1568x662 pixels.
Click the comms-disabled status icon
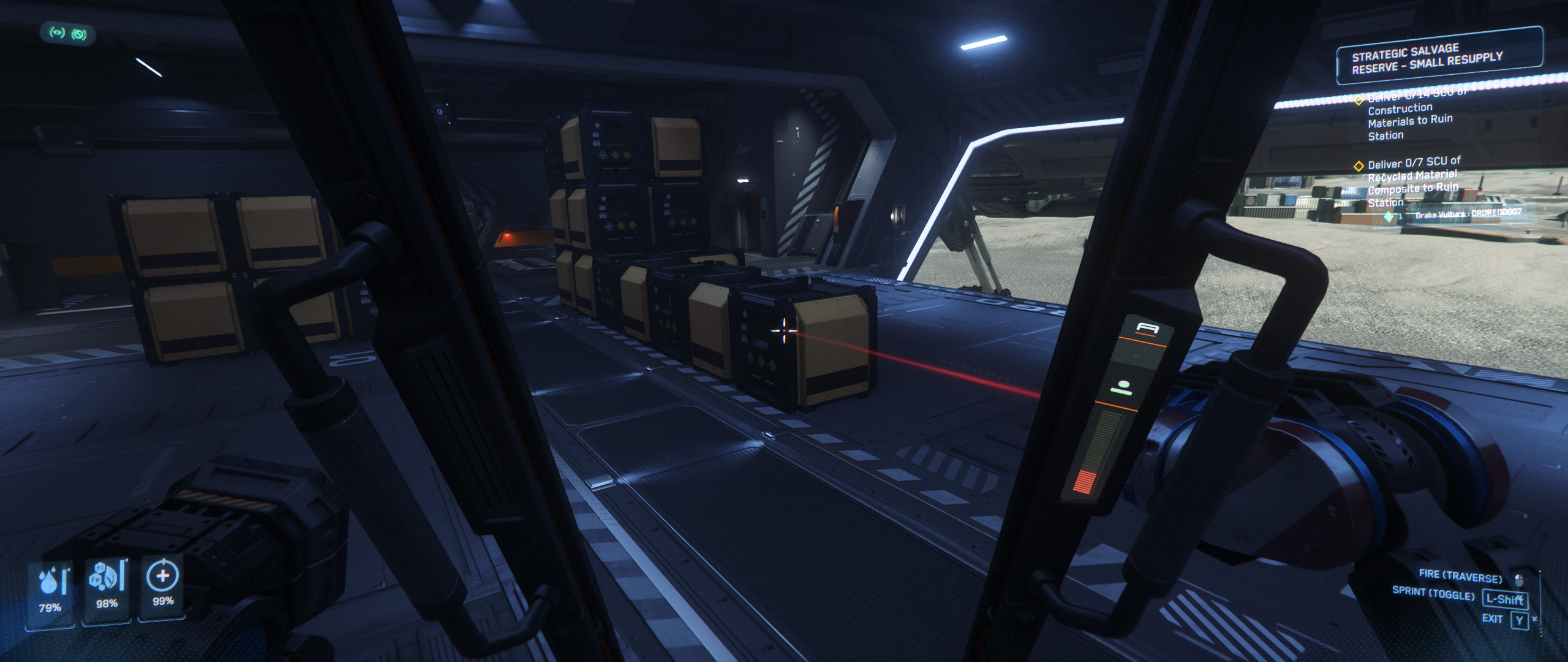point(79,34)
